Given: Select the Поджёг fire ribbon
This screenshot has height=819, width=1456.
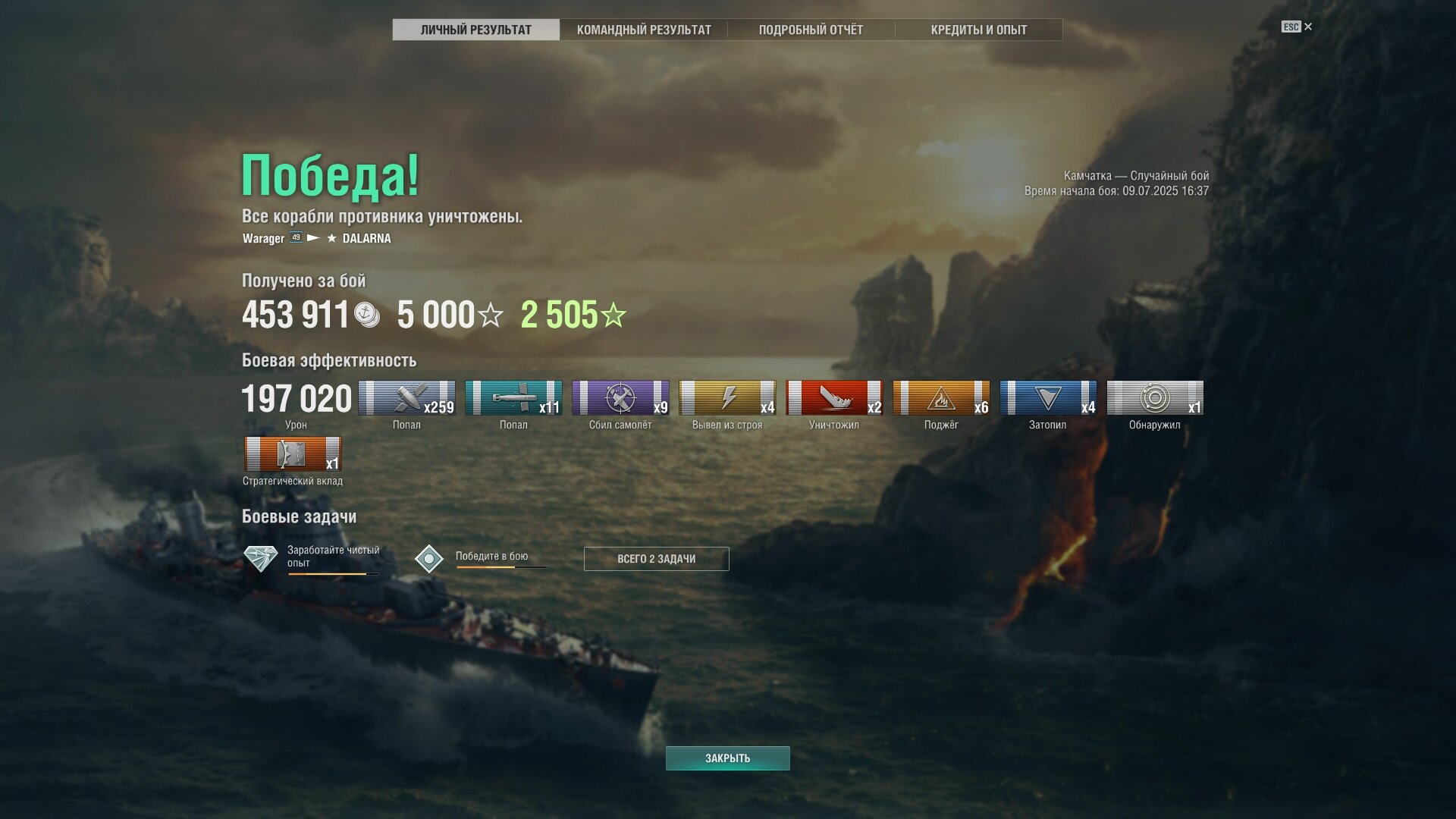Looking at the screenshot, I should (941, 398).
